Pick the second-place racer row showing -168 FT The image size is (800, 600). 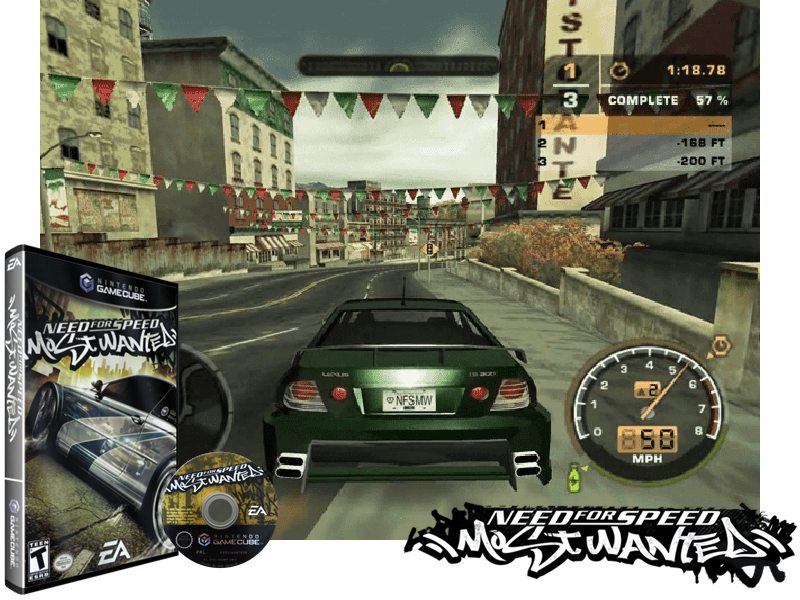(x=635, y=144)
